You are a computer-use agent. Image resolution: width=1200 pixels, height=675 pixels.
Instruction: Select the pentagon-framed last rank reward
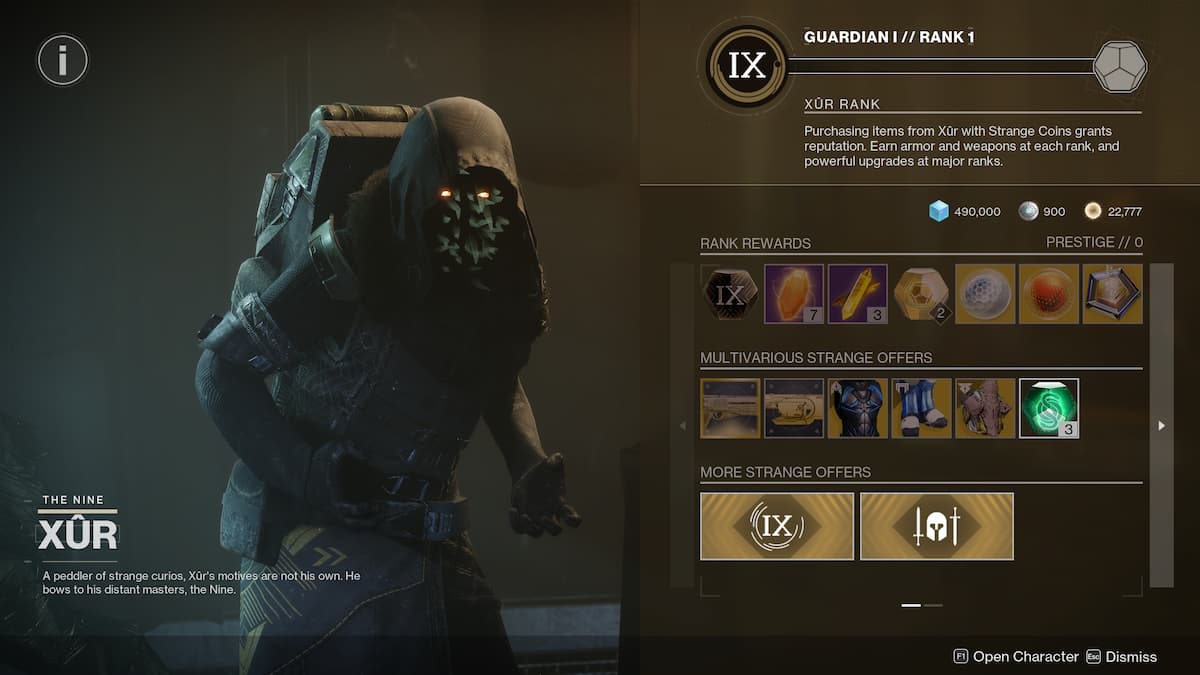pos(1112,294)
